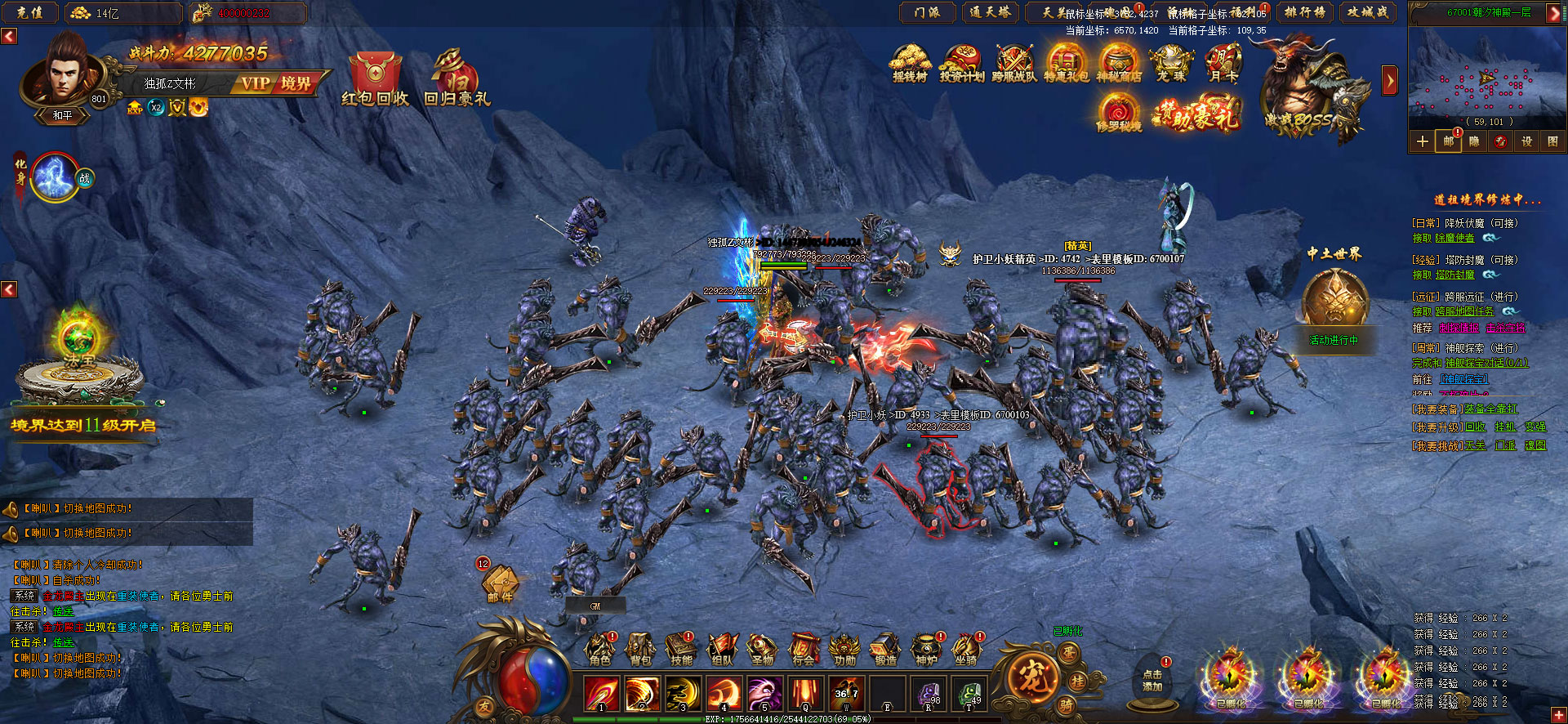The image size is (1568, 724).
Task: Activate the skill in hotbar slot 1
Action: 601,695
